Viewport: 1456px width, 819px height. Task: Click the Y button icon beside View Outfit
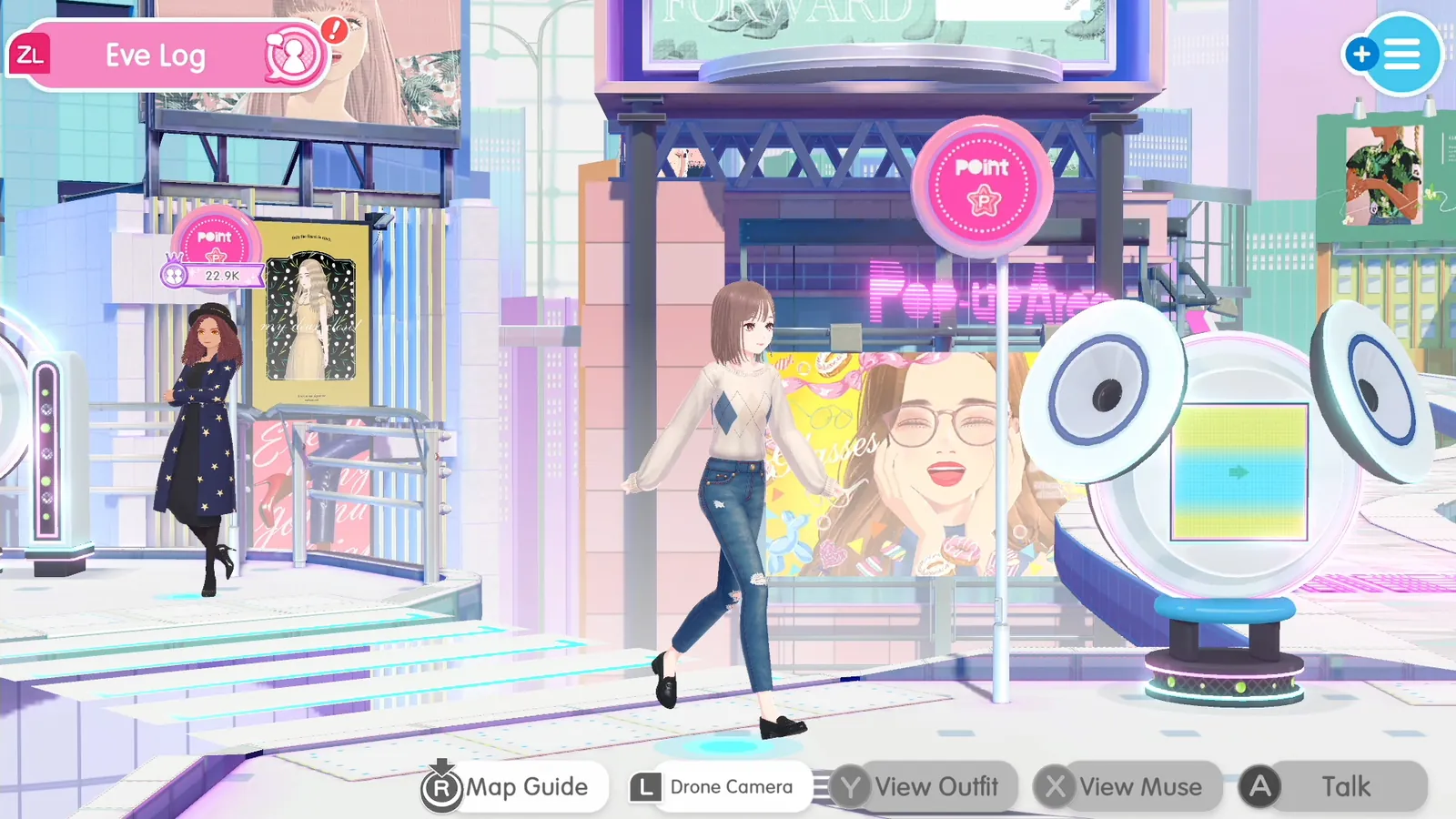[850, 786]
